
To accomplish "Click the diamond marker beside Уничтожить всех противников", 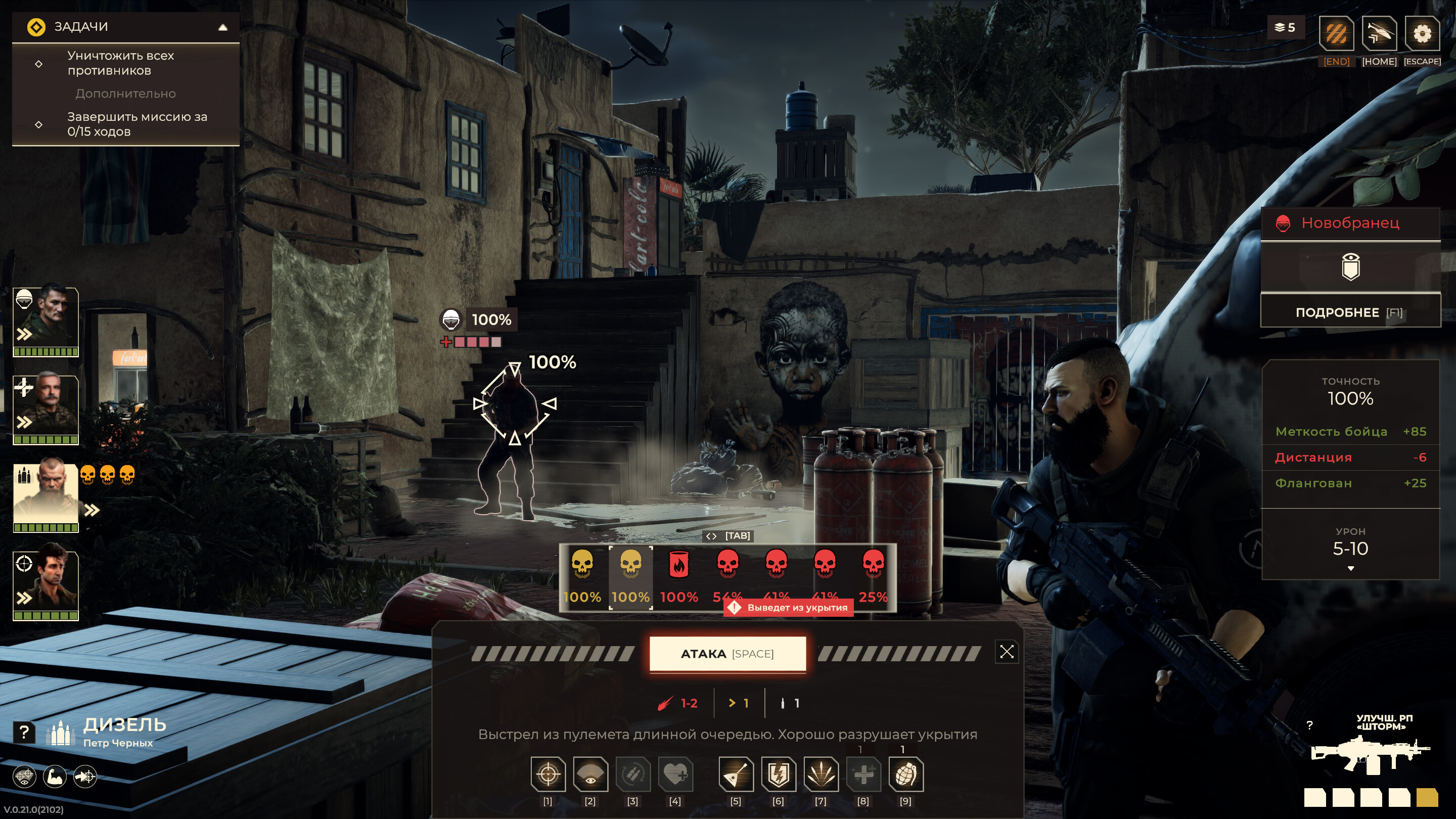I will tap(38, 64).
